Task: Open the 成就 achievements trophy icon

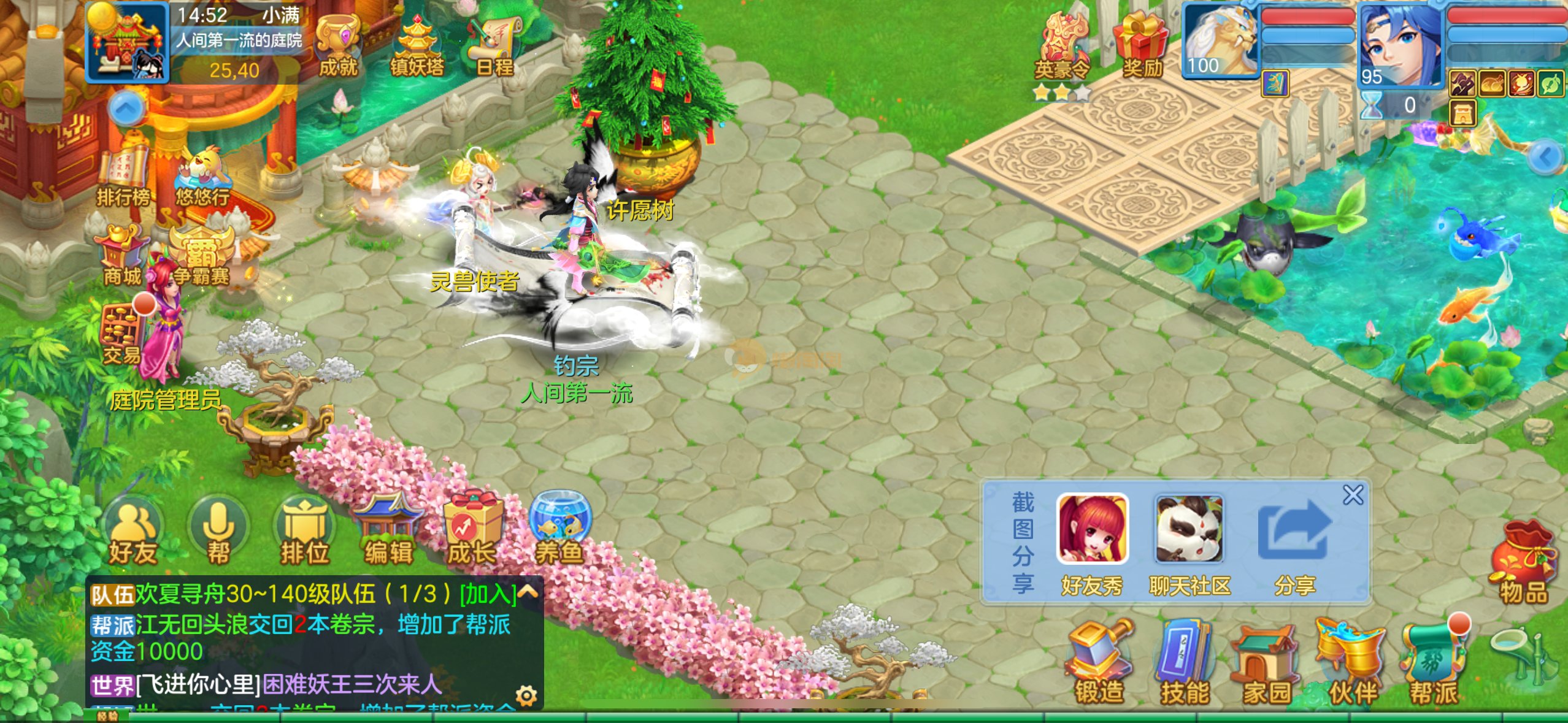Action: tap(339, 46)
